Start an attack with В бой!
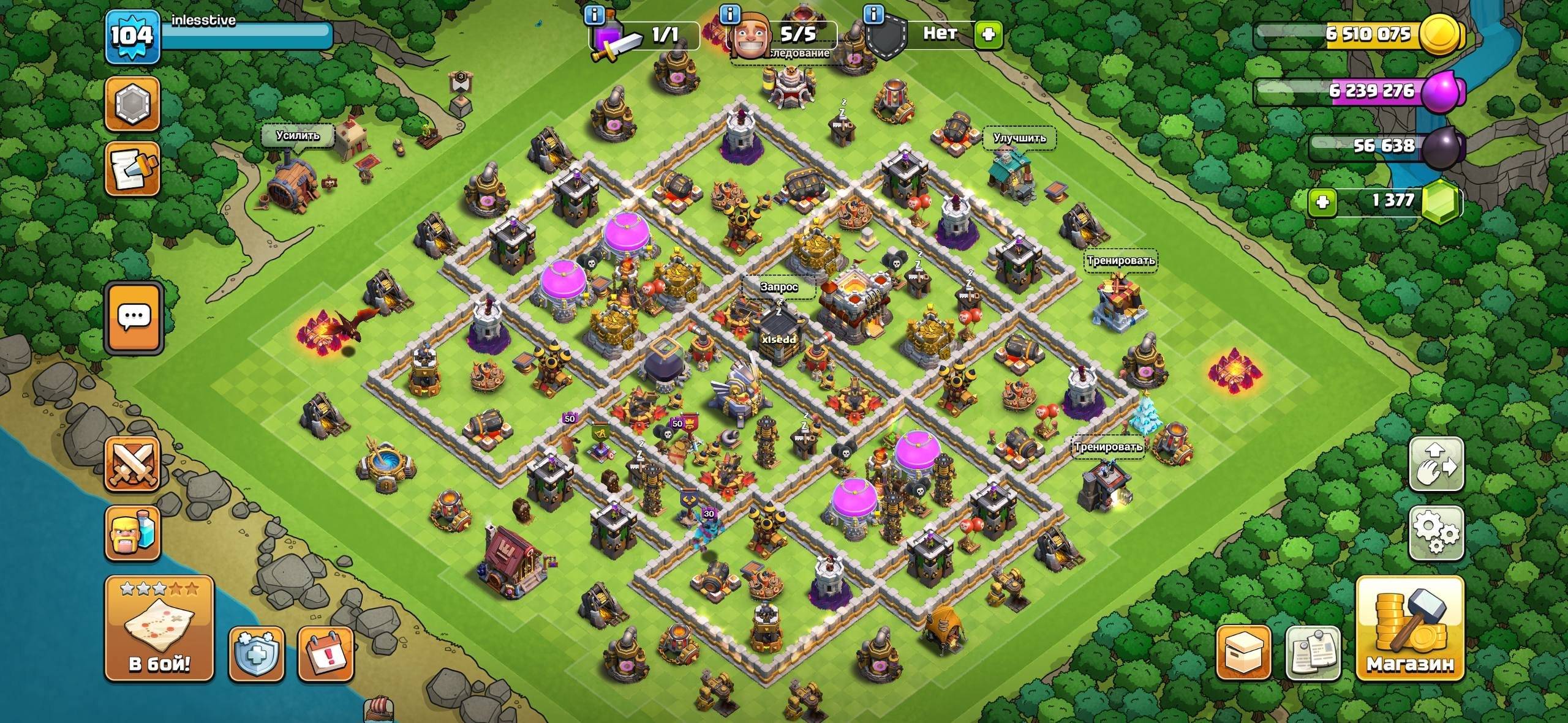This screenshot has height=723, width=1568. [159, 628]
